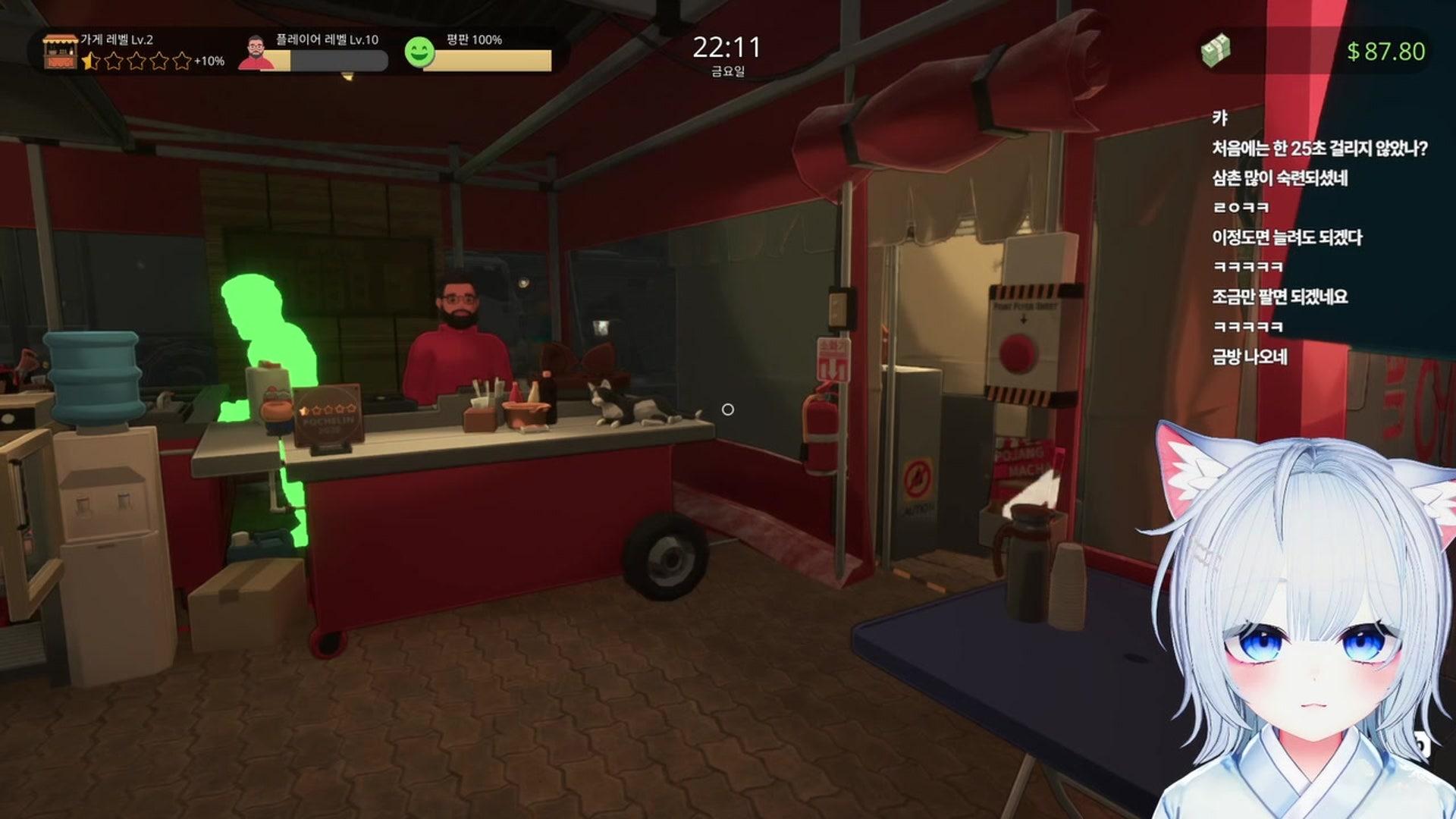
Task: Click the green smiley reputation icon
Action: tap(419, 52)
